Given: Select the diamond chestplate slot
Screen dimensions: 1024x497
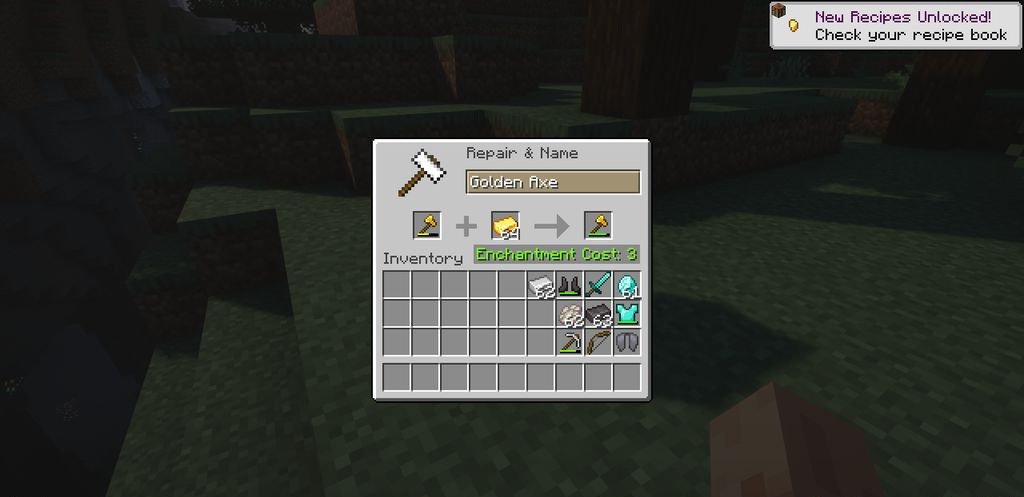Looking at the screenshot, I should [x=628, y=314].
